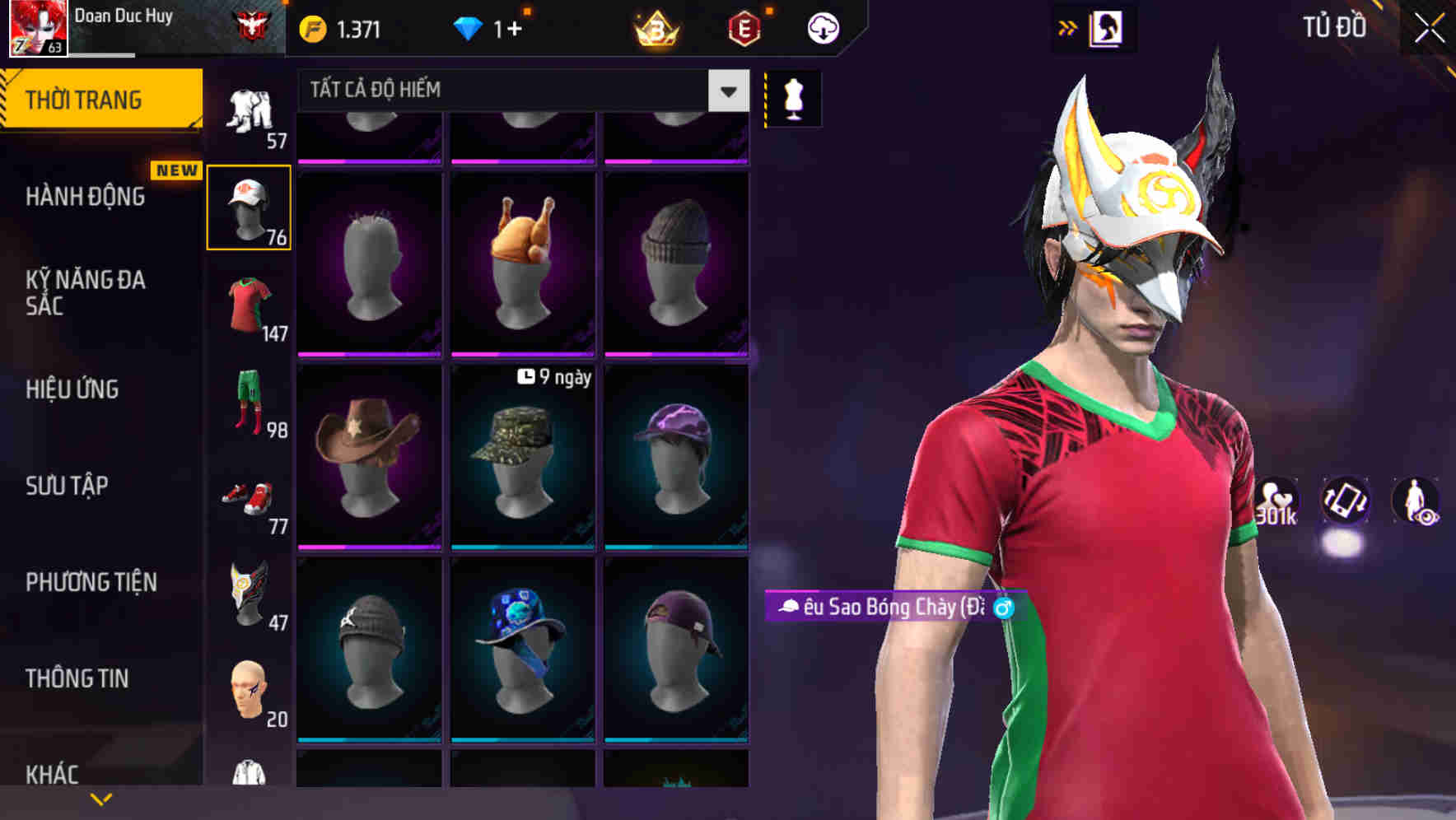Select the shirts category with 147 items
The width and height of the screenshot is (1456, 820).
(250, 305)
